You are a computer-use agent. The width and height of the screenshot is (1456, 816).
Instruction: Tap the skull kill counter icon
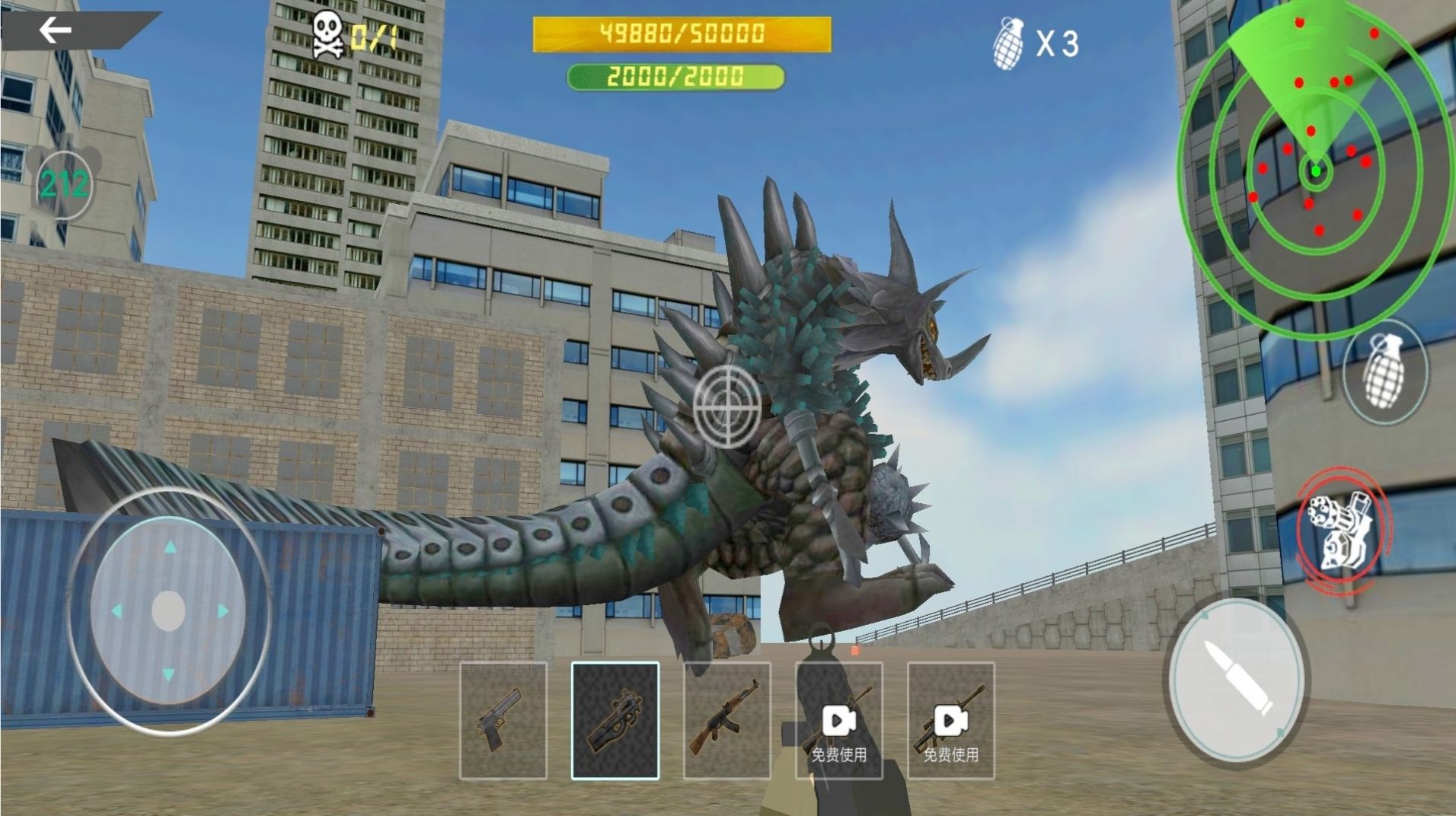click(327, 34)
